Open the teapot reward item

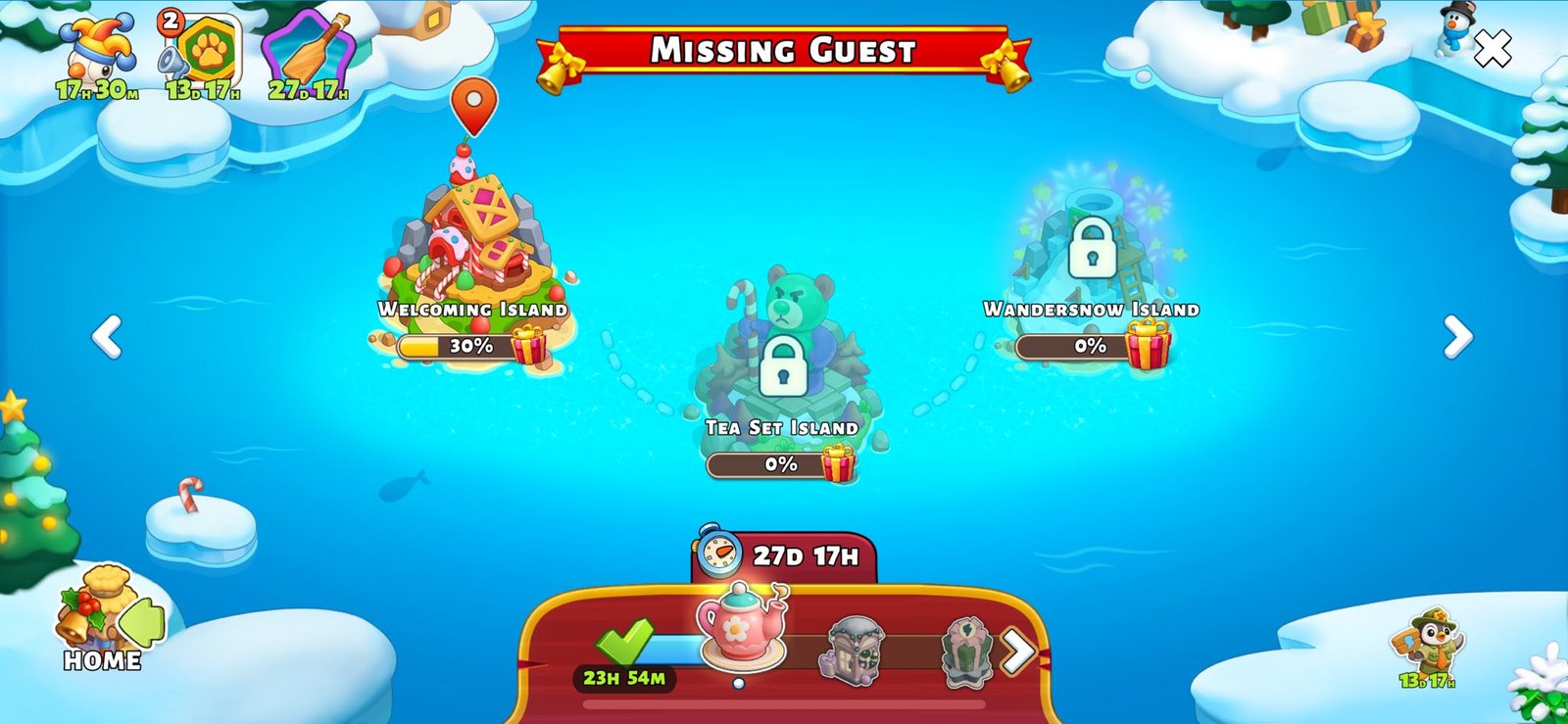pos(740,627)
